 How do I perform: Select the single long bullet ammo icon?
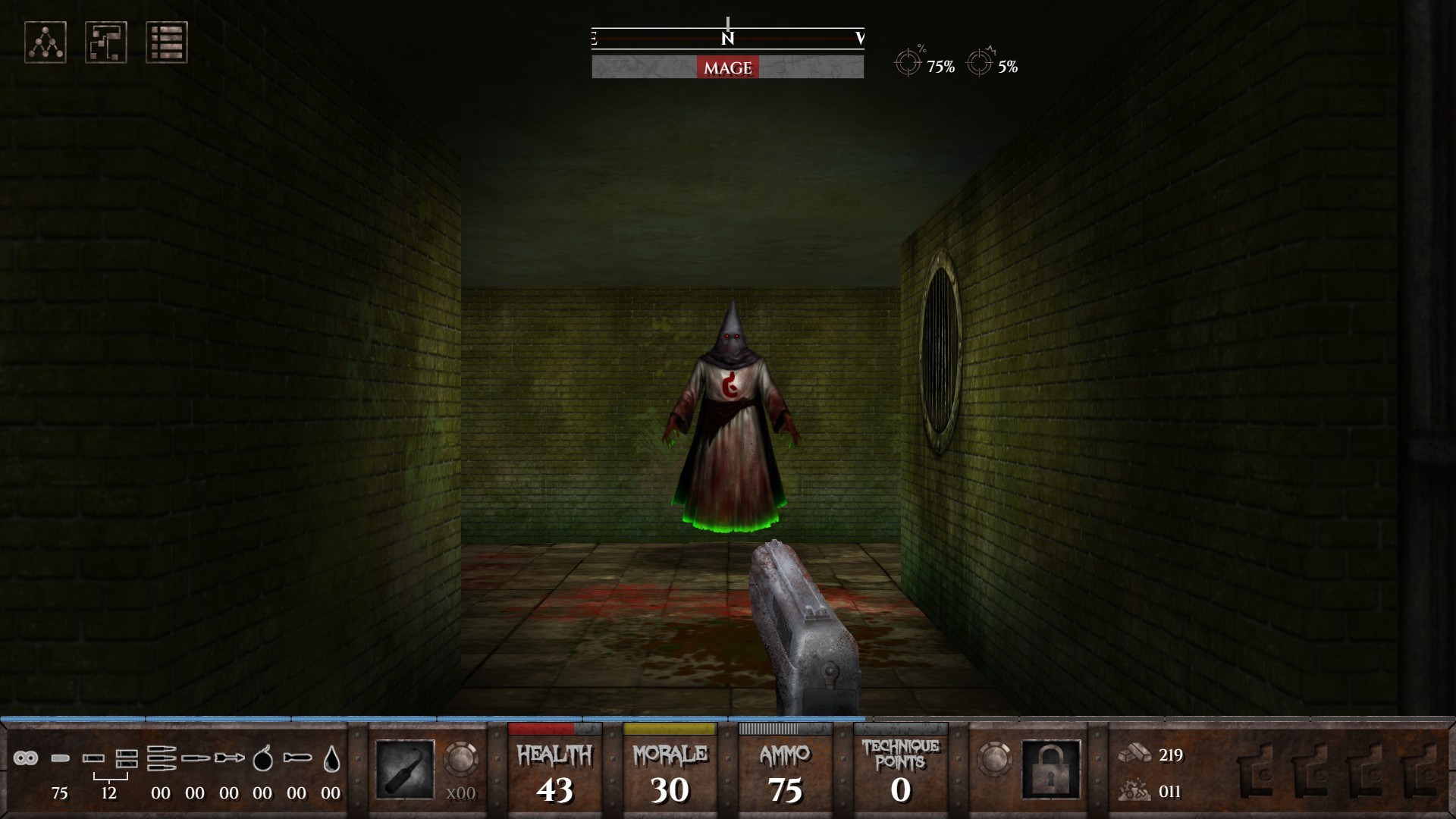pyautogui.click(x=195, y=758)
